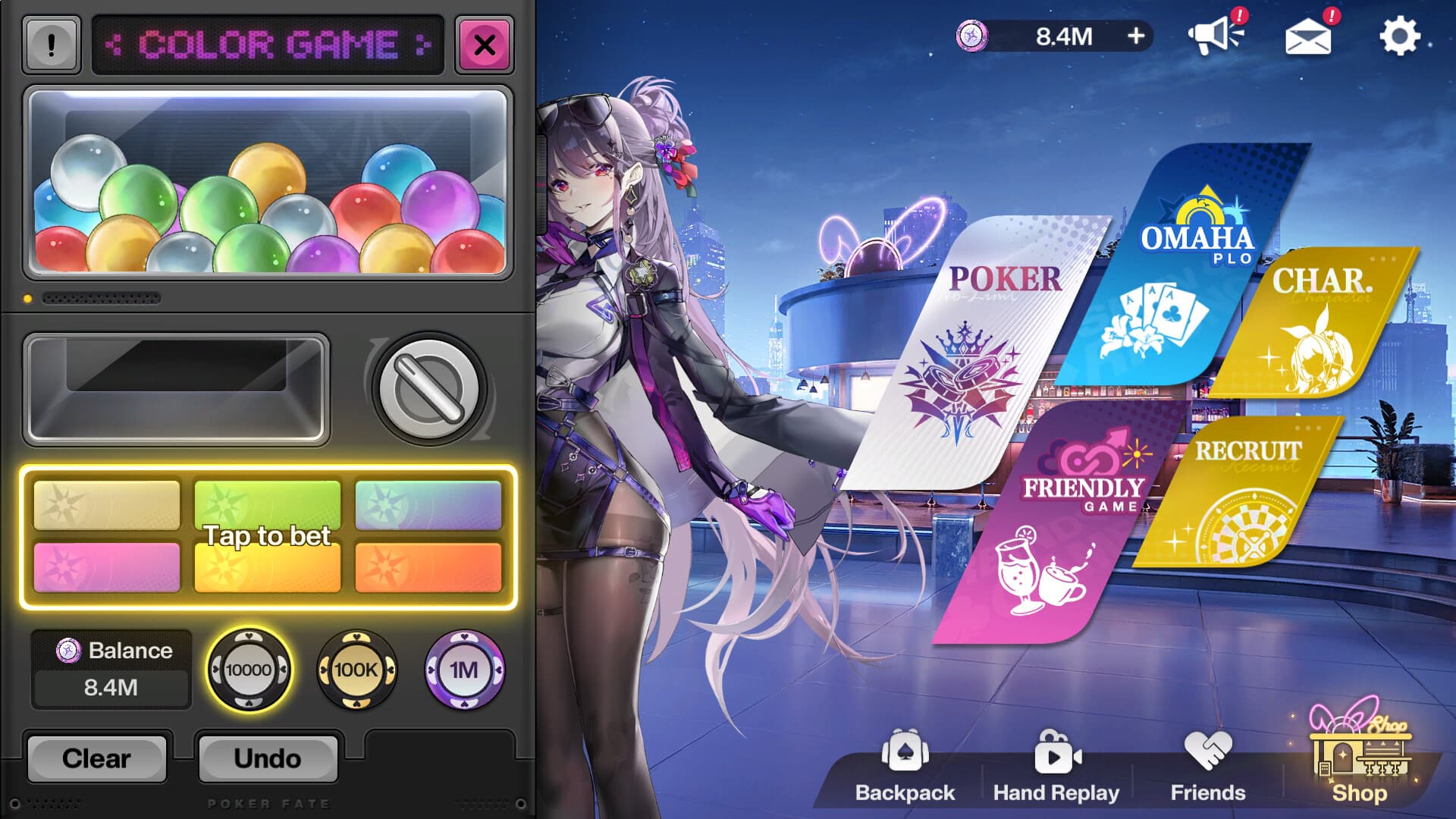Open Color Game info with the exclamation button
This screenshot has width=1456, height=819.
[x=50, y=44]
